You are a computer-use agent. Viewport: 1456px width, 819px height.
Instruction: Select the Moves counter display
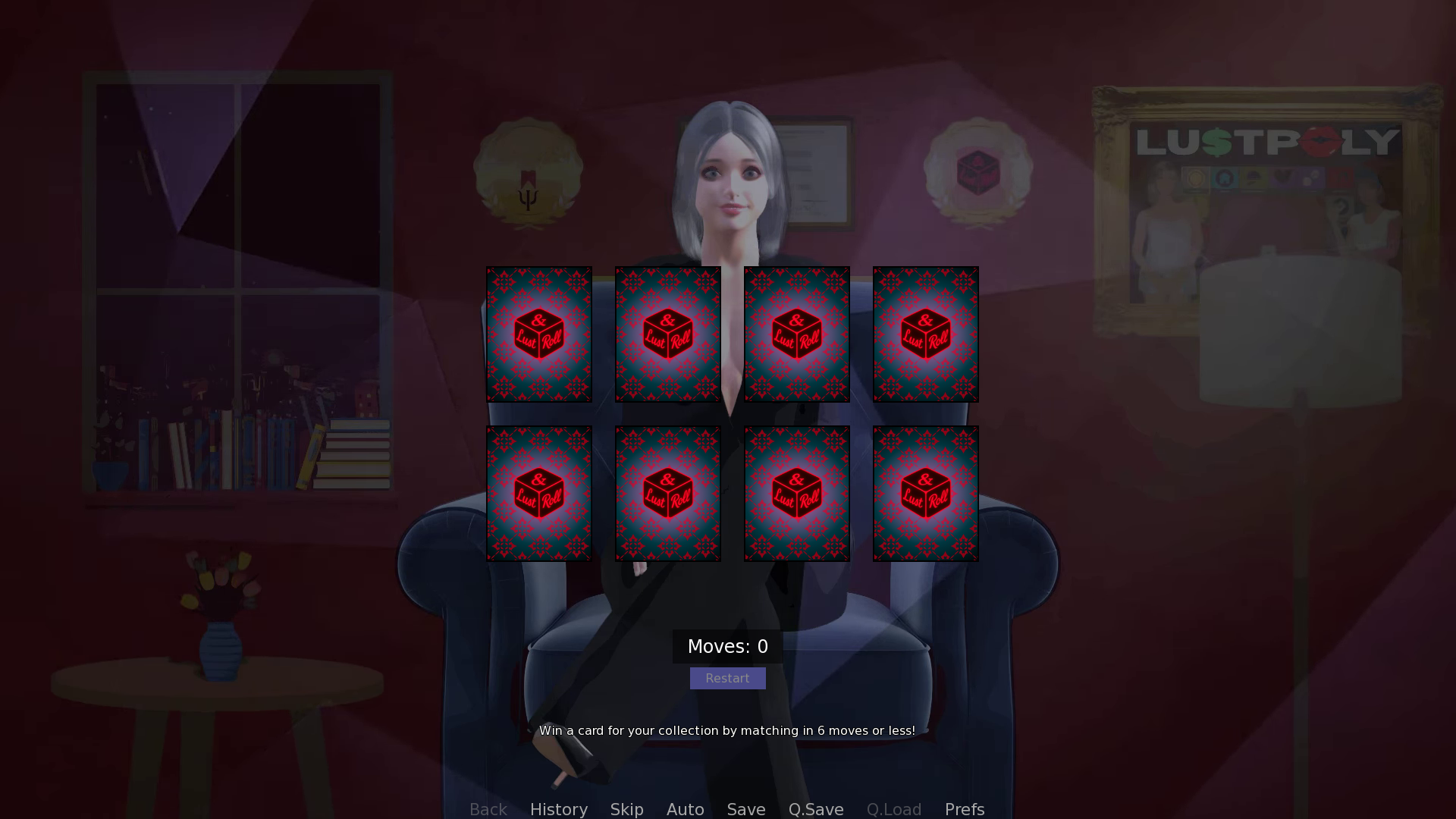[x=727, y=646]
